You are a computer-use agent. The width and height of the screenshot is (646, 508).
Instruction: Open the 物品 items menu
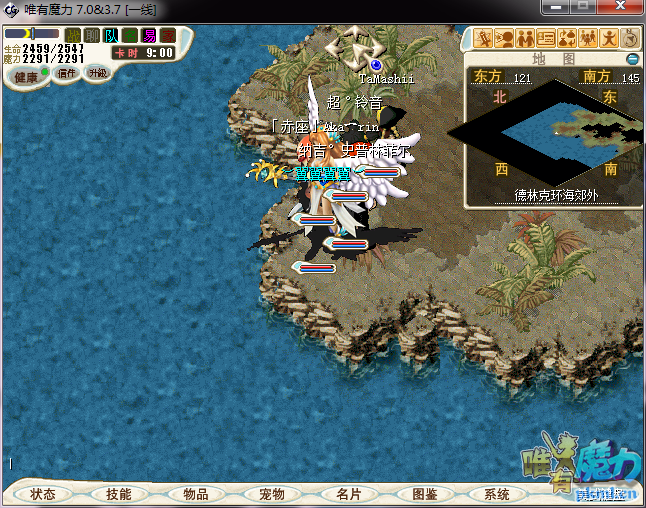tap(196, 494)
